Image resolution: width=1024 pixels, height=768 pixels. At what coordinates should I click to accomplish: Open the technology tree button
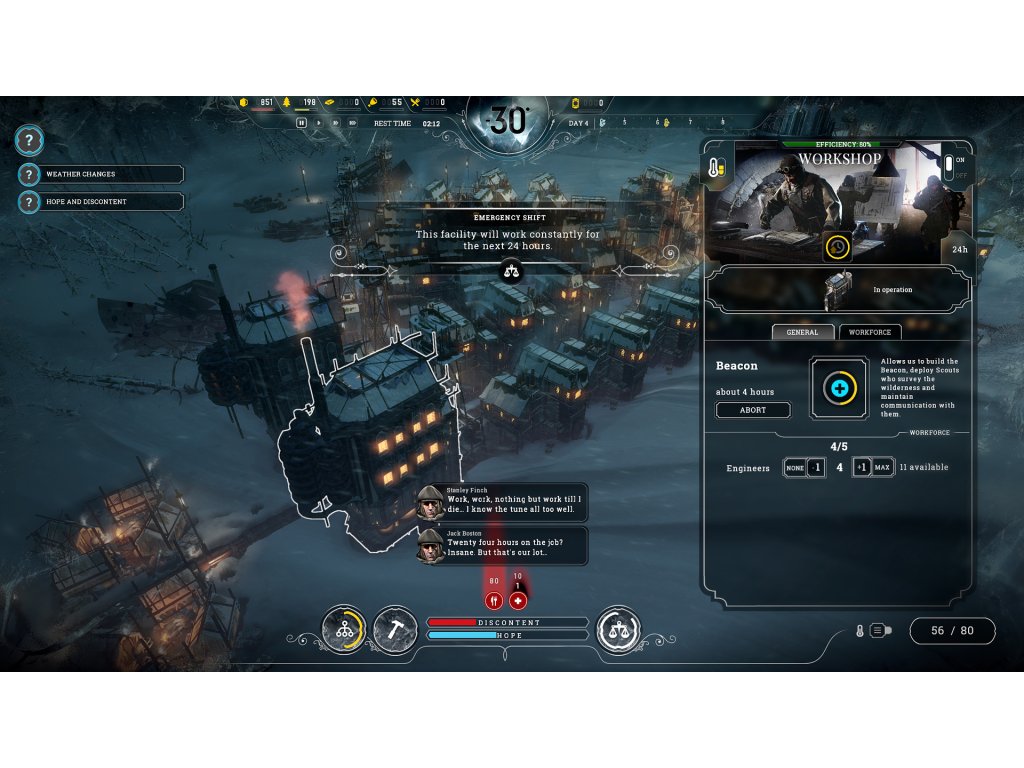(x=343, y=629)
